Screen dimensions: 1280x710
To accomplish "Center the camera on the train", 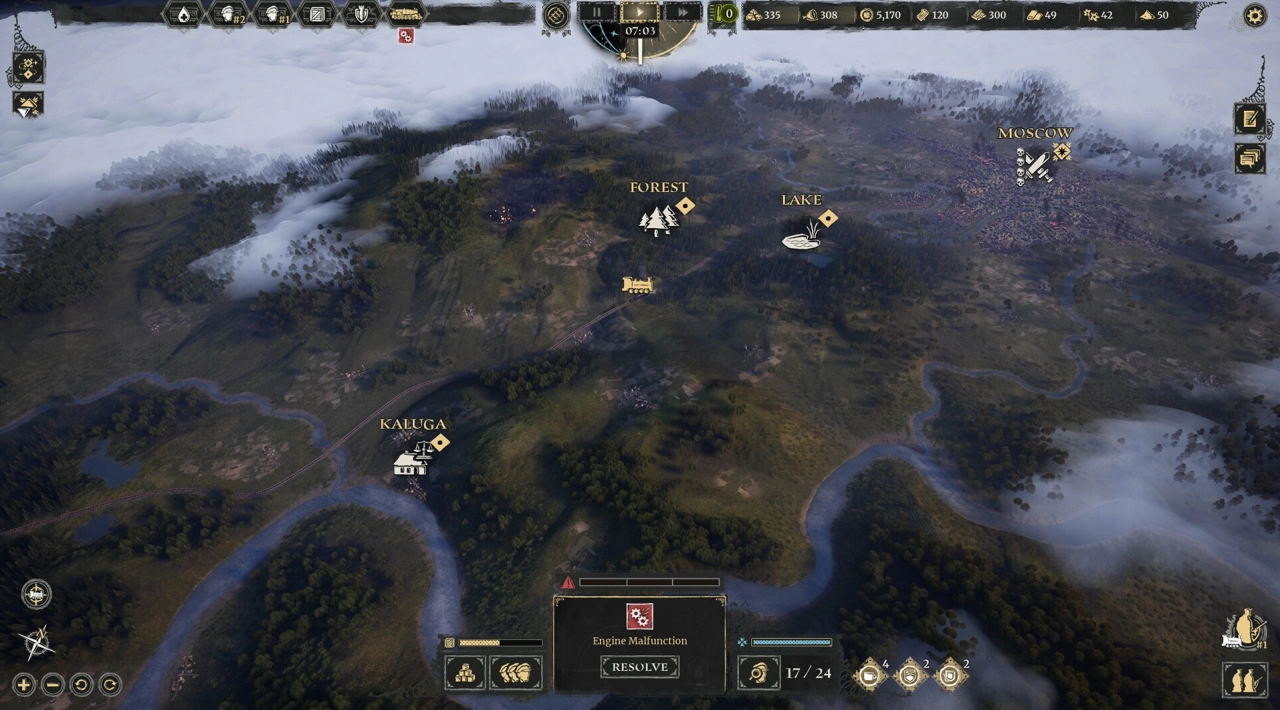I will click(x=37, y=594).
